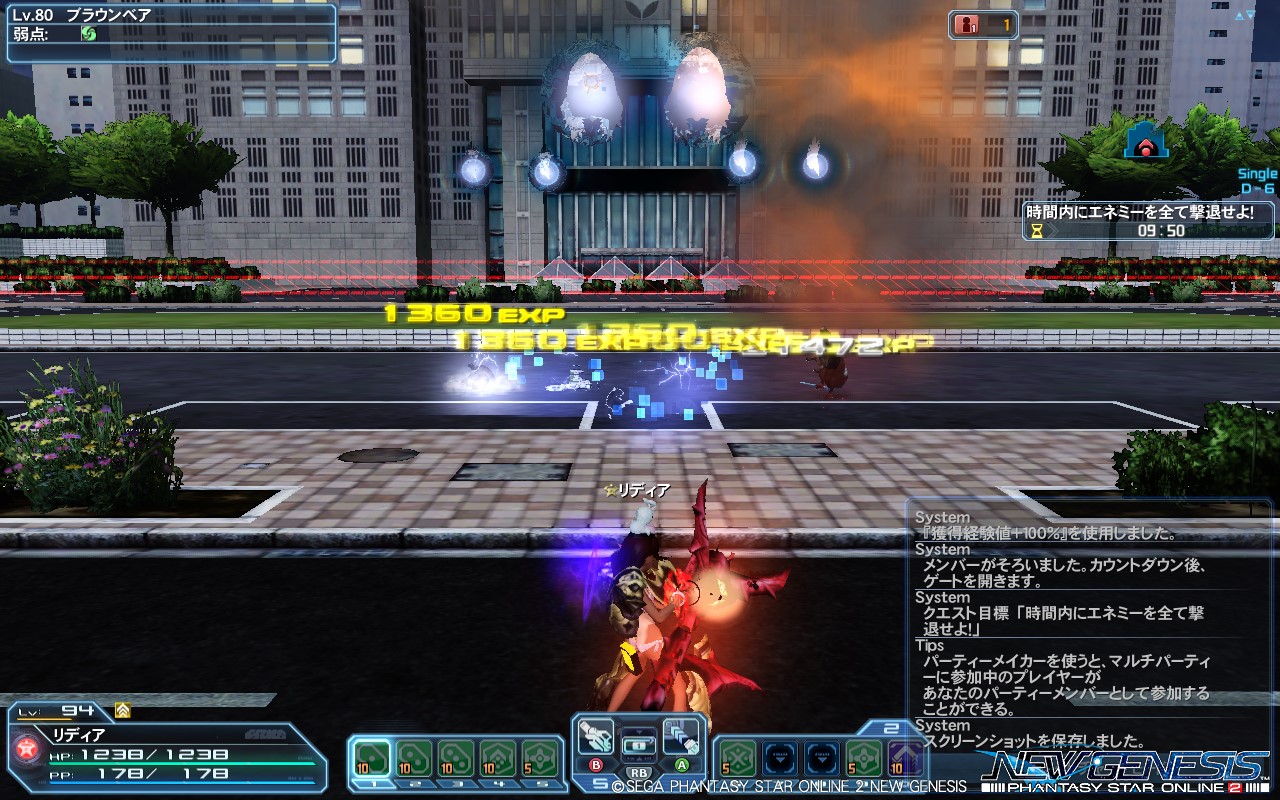Viewport: 1280px width, 800px height.
Task: Click the weapon icon above the B button prompt
Action: [x=598, y=738]
